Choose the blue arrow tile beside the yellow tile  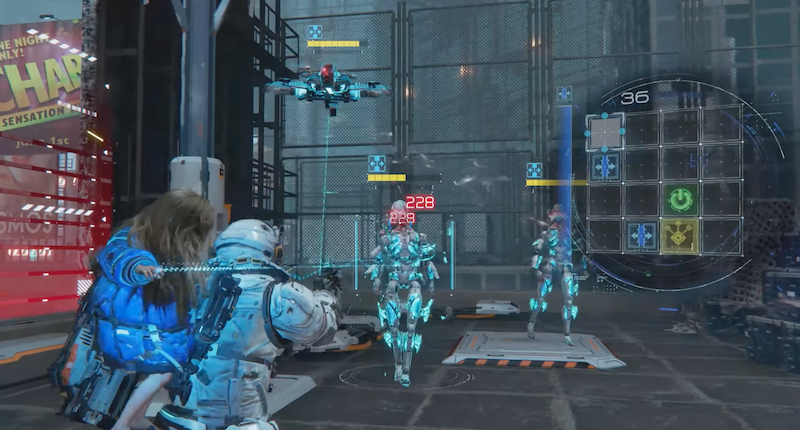(x=642, y=236)
